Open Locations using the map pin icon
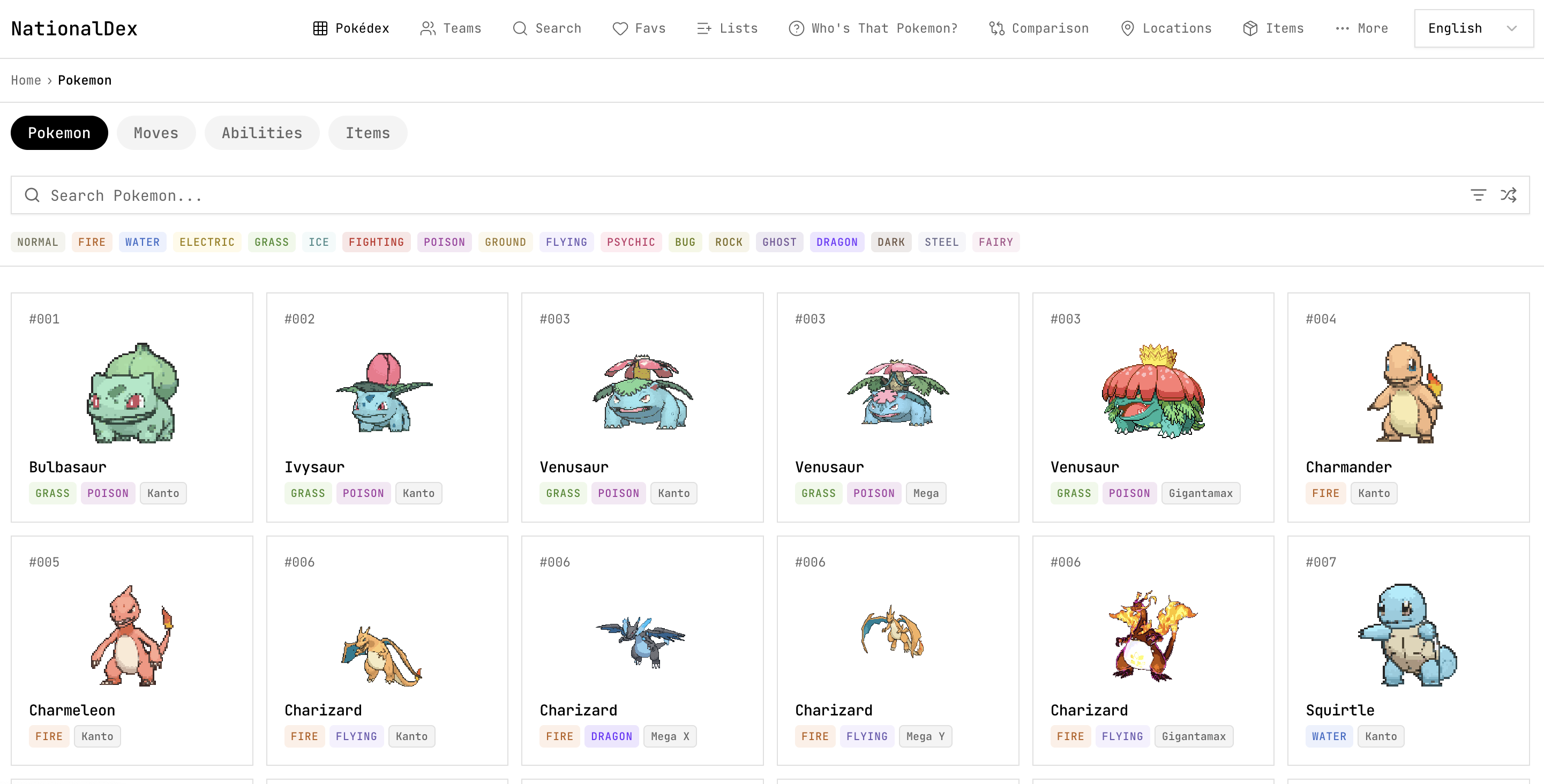Screen dimensions: 1544x784 coord(1165,27)
